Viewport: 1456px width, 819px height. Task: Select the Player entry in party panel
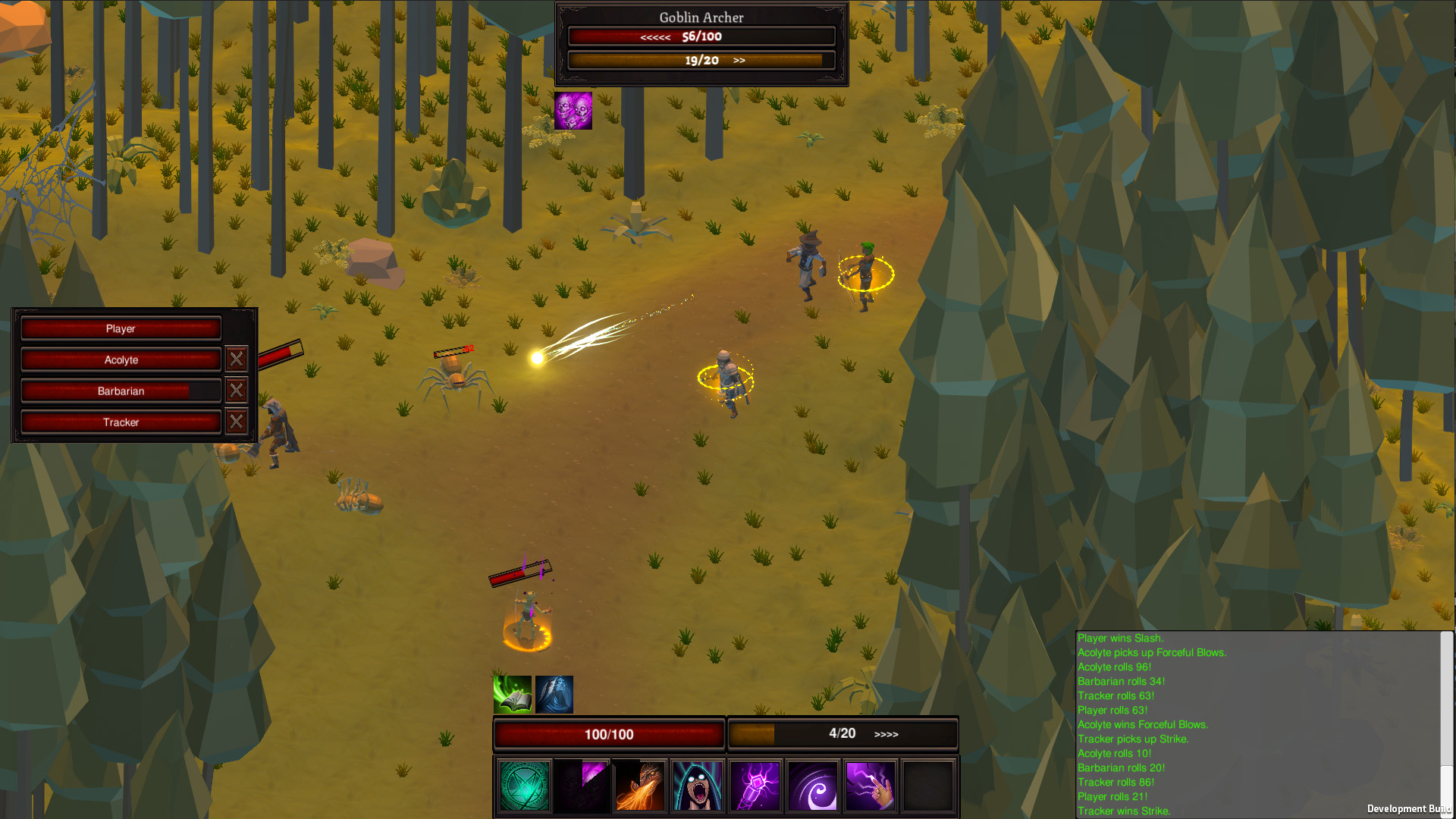(121, 328)
